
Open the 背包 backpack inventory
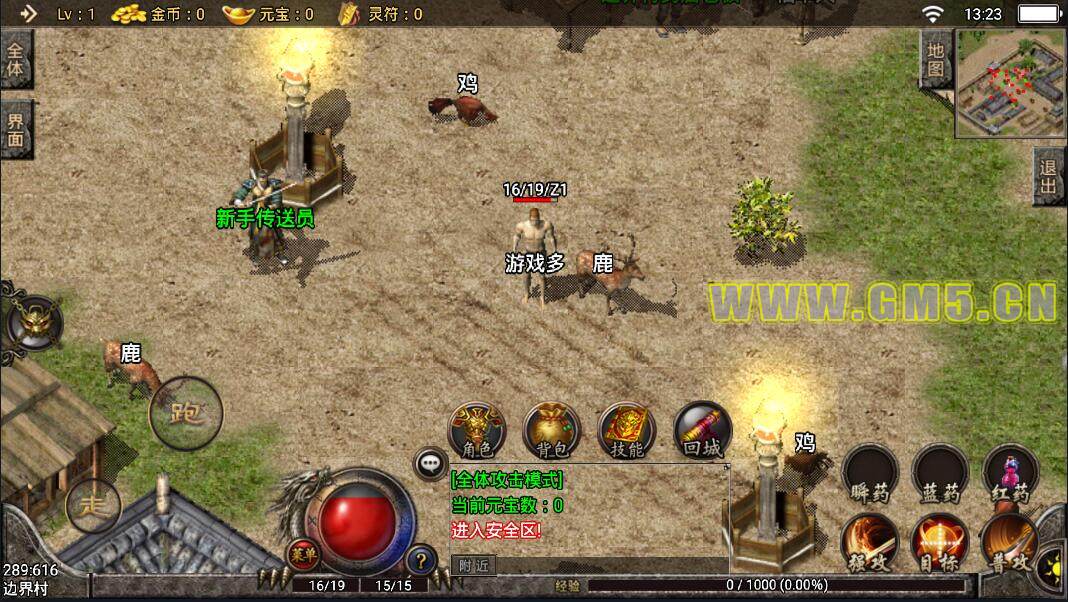coord(552,431)
